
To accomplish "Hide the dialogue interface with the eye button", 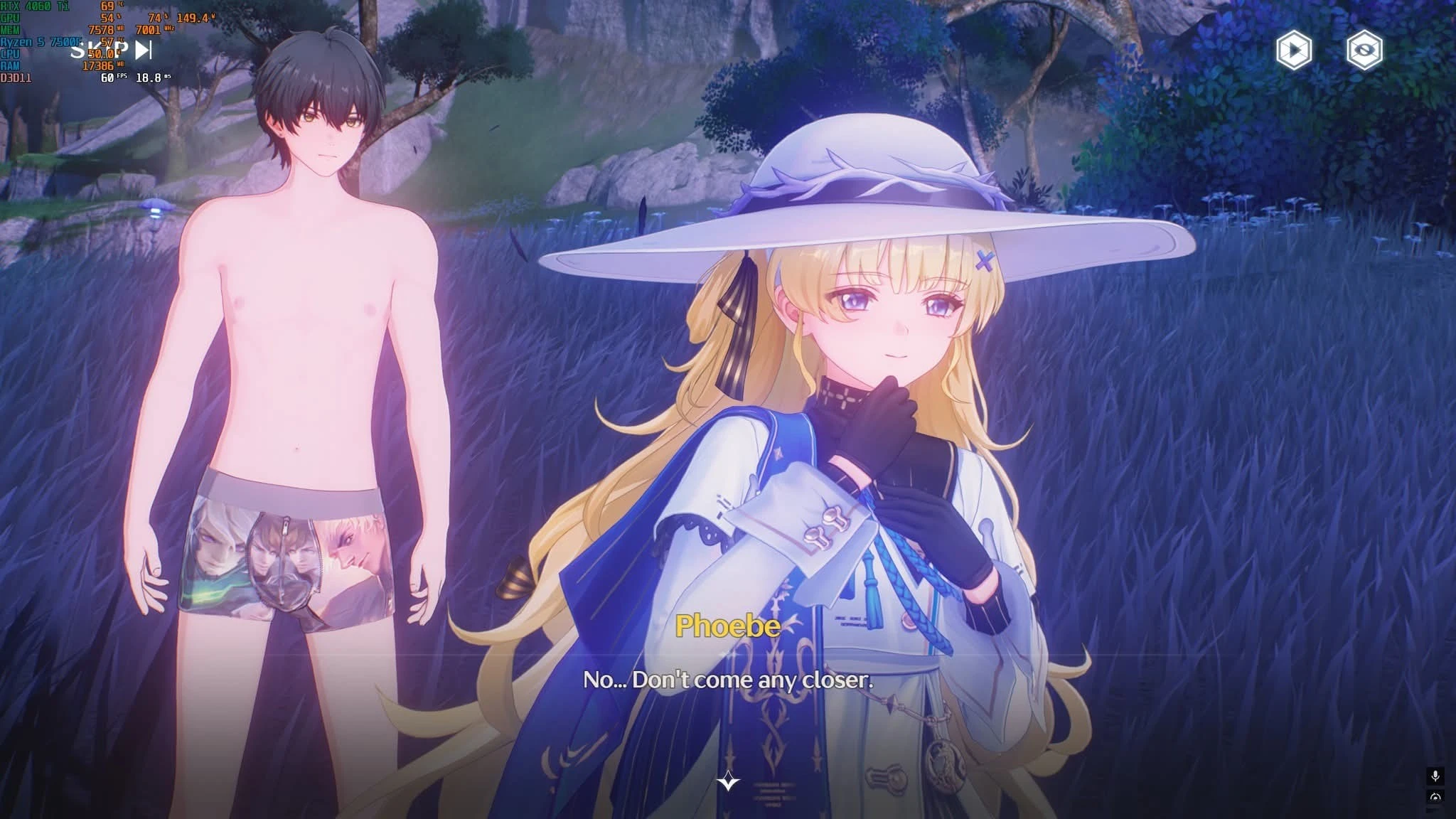I will (x=1364, y=50).
